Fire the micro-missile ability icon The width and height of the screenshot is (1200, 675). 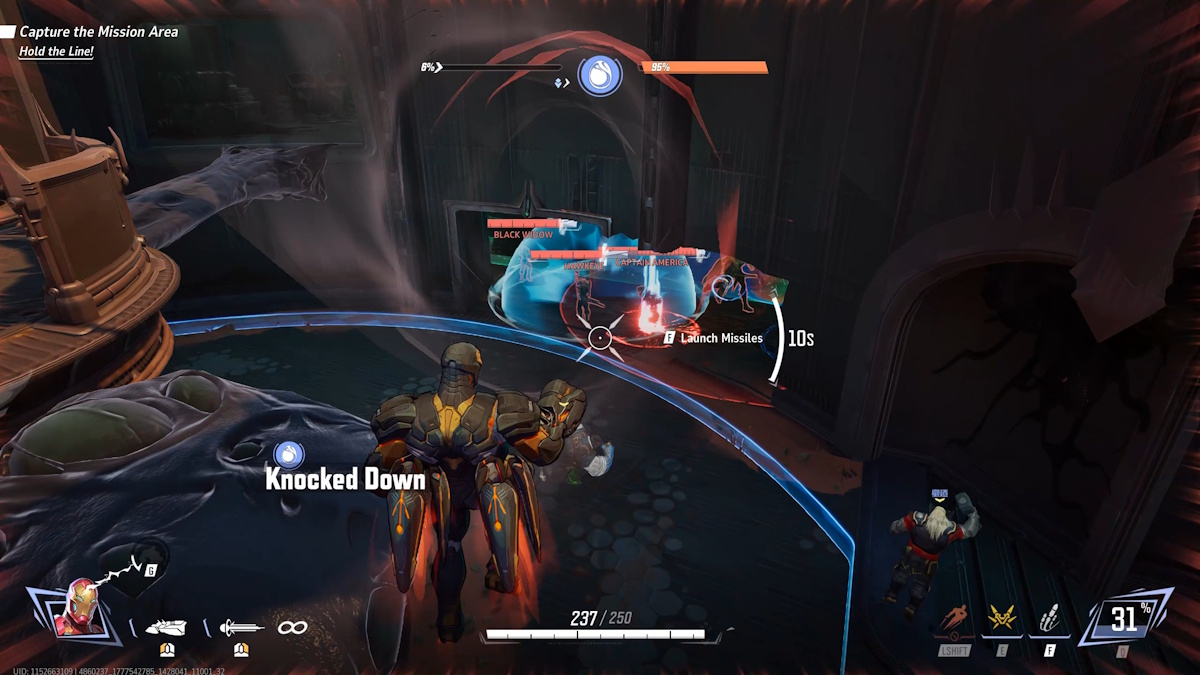pyautogui.click(x=1050, y=620)
